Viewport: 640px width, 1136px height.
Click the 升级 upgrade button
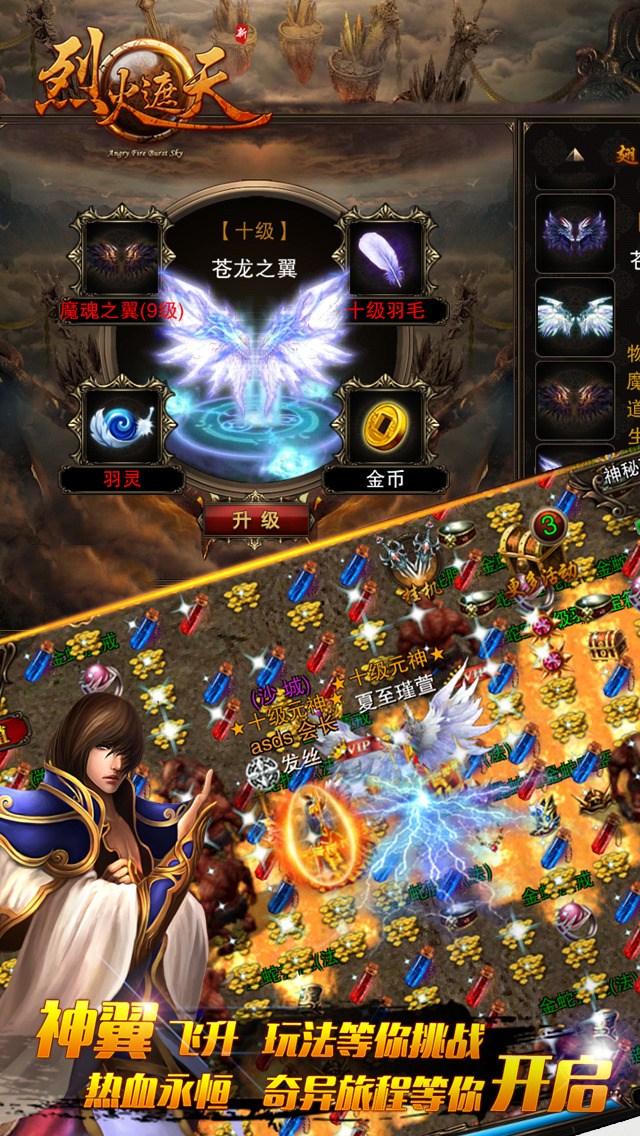click(256, 520)
